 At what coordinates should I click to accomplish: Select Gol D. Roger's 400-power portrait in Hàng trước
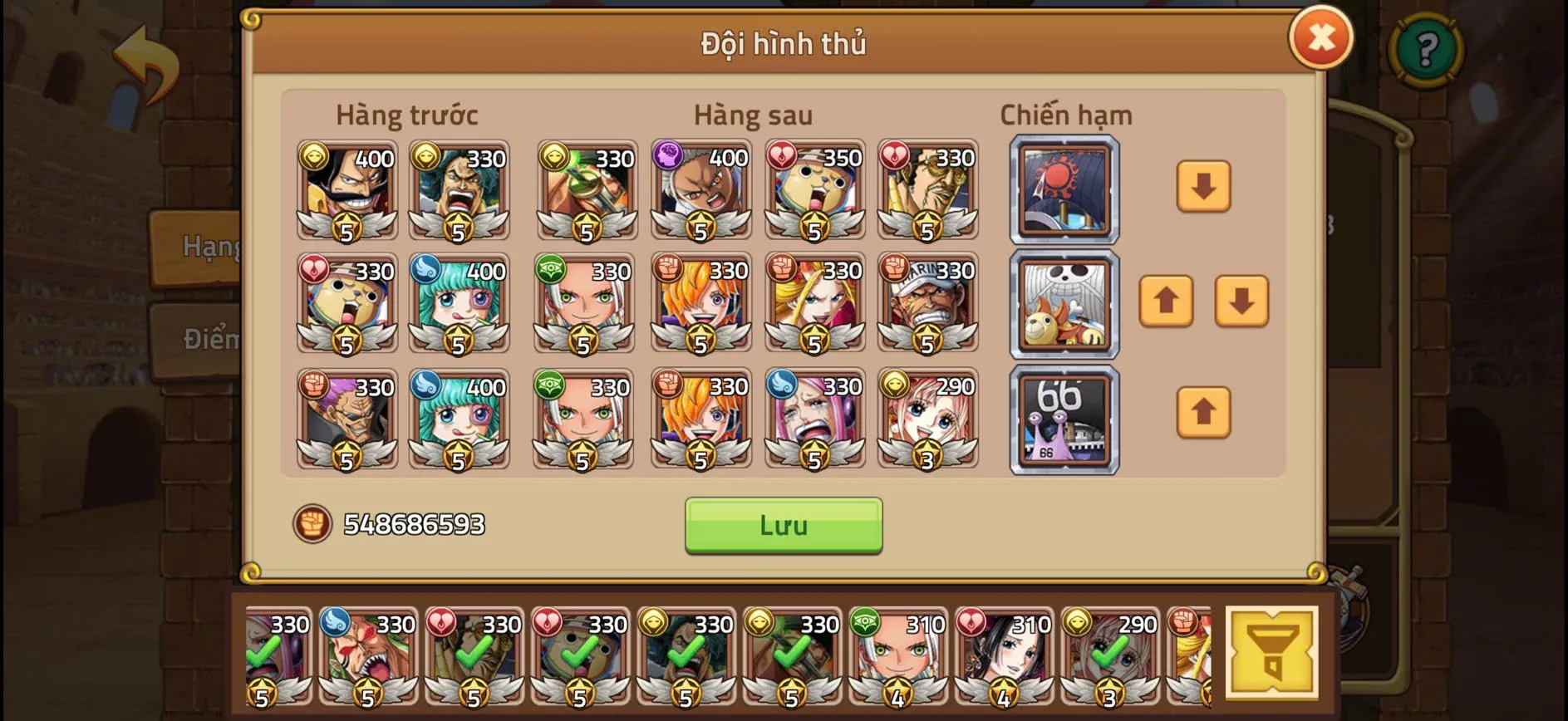coord(346,191)
